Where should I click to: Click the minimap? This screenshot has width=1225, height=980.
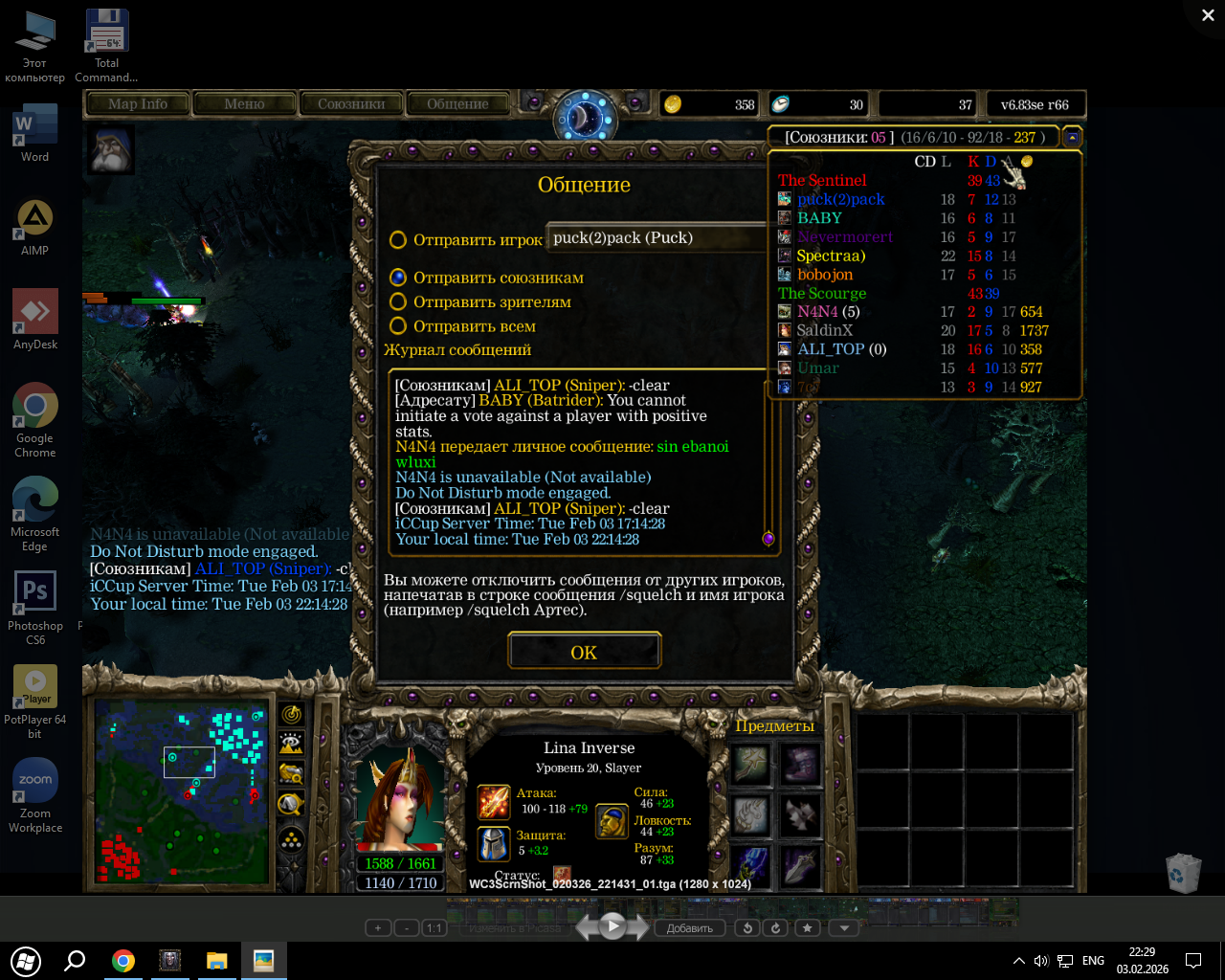[181, 791]
